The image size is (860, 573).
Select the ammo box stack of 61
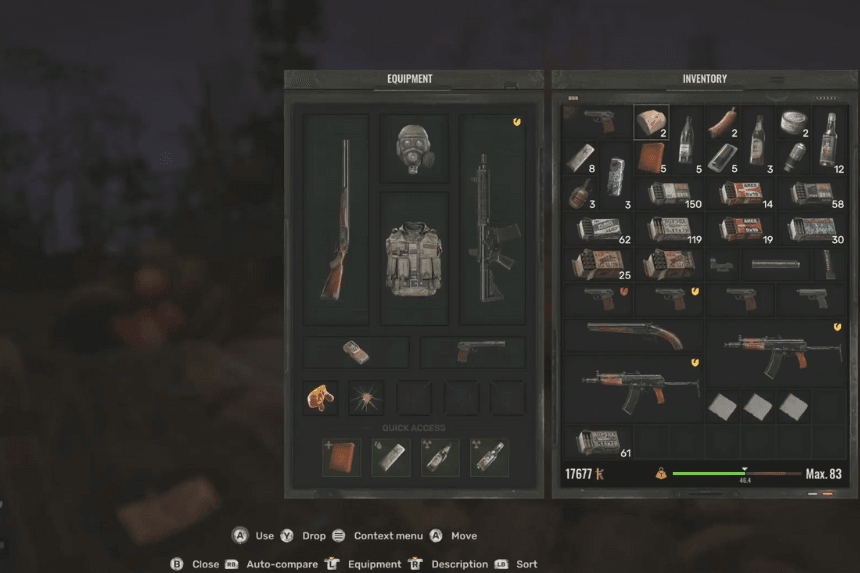[x=598, y=441]
